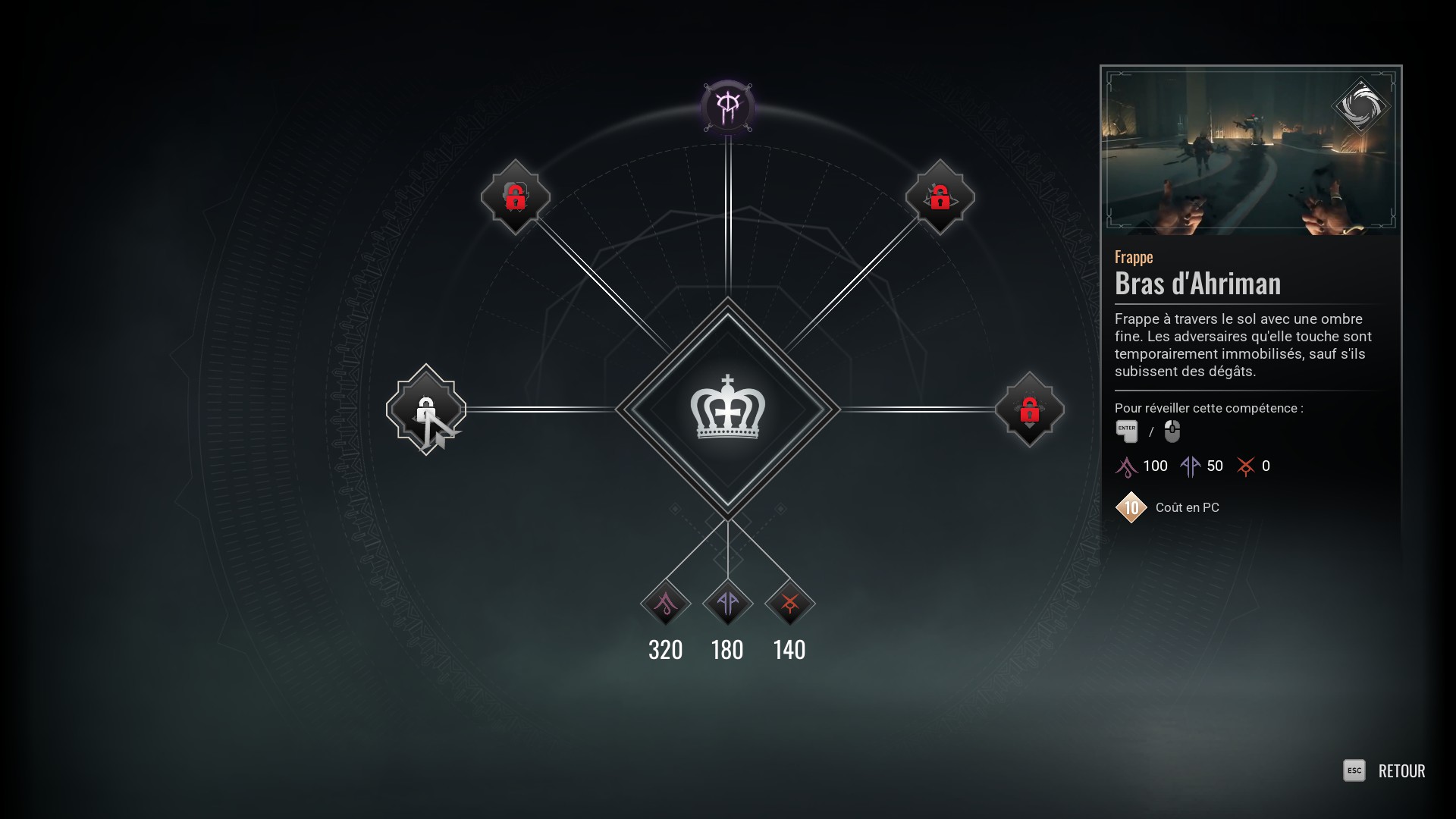
Task: Select the central crown skill node
Action: 727,409
